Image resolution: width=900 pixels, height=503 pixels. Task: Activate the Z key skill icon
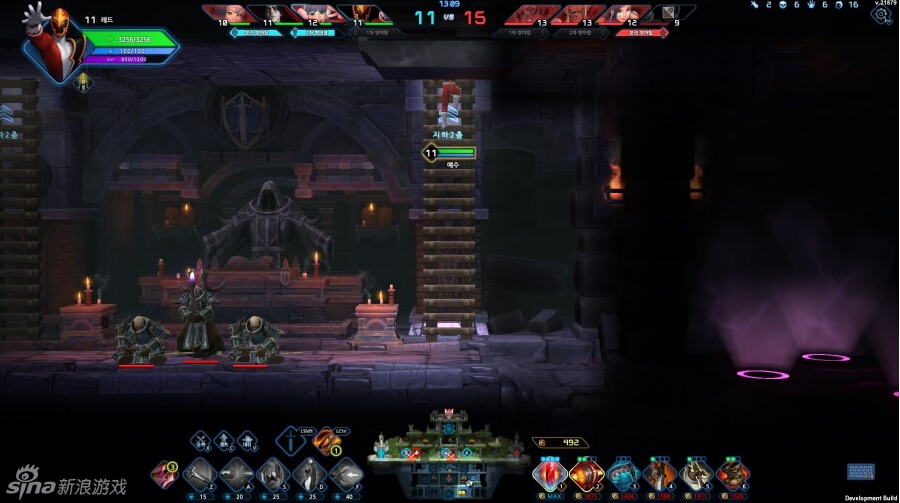tap(198, 474)
